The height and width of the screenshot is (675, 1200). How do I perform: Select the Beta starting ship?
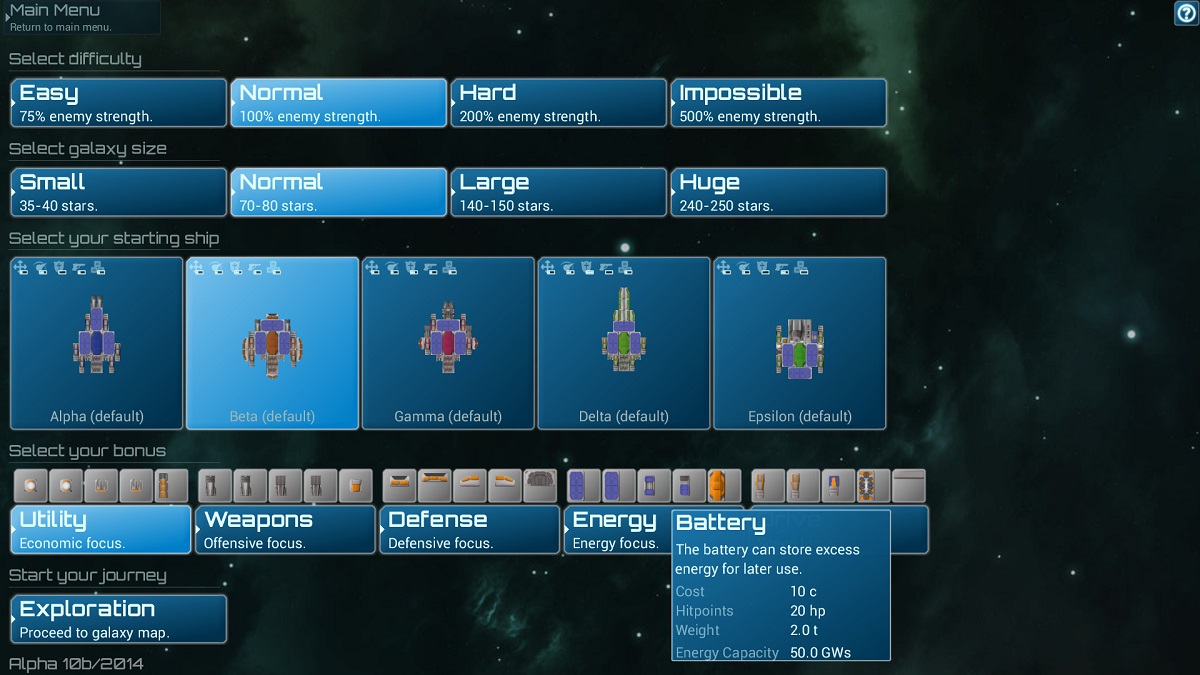pyautogui.click(x=272, y=343)
